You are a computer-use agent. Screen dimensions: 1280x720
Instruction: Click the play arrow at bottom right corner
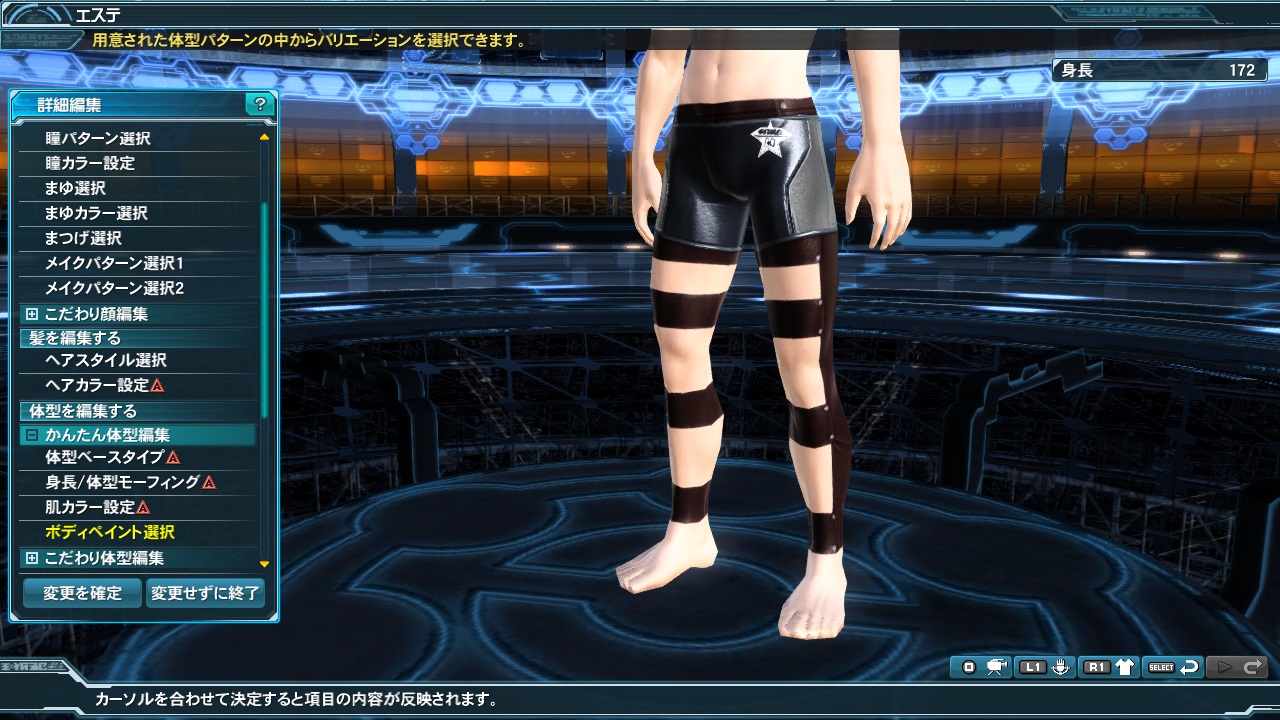(1226, 667)
